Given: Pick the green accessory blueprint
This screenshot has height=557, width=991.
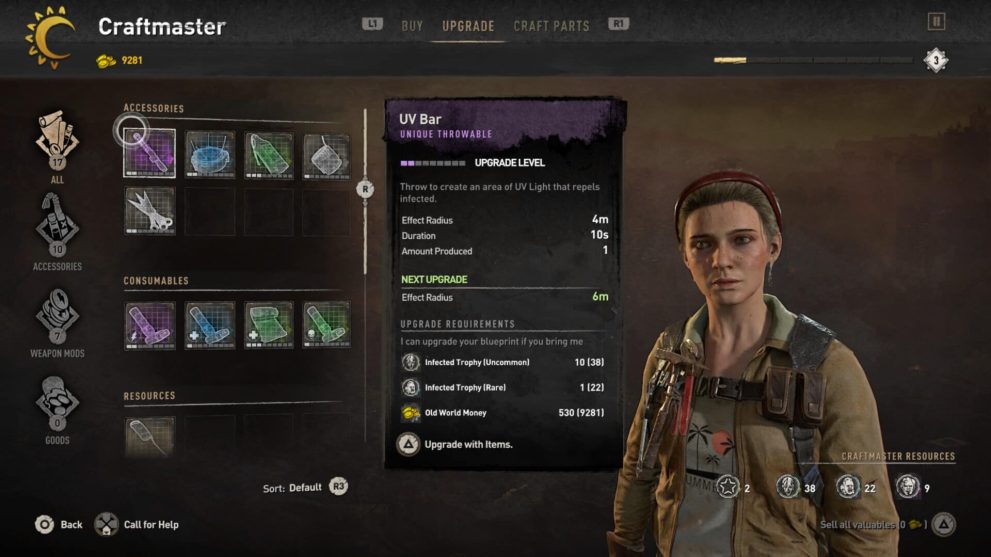Looking at the screenshot, I should [269, 154].
